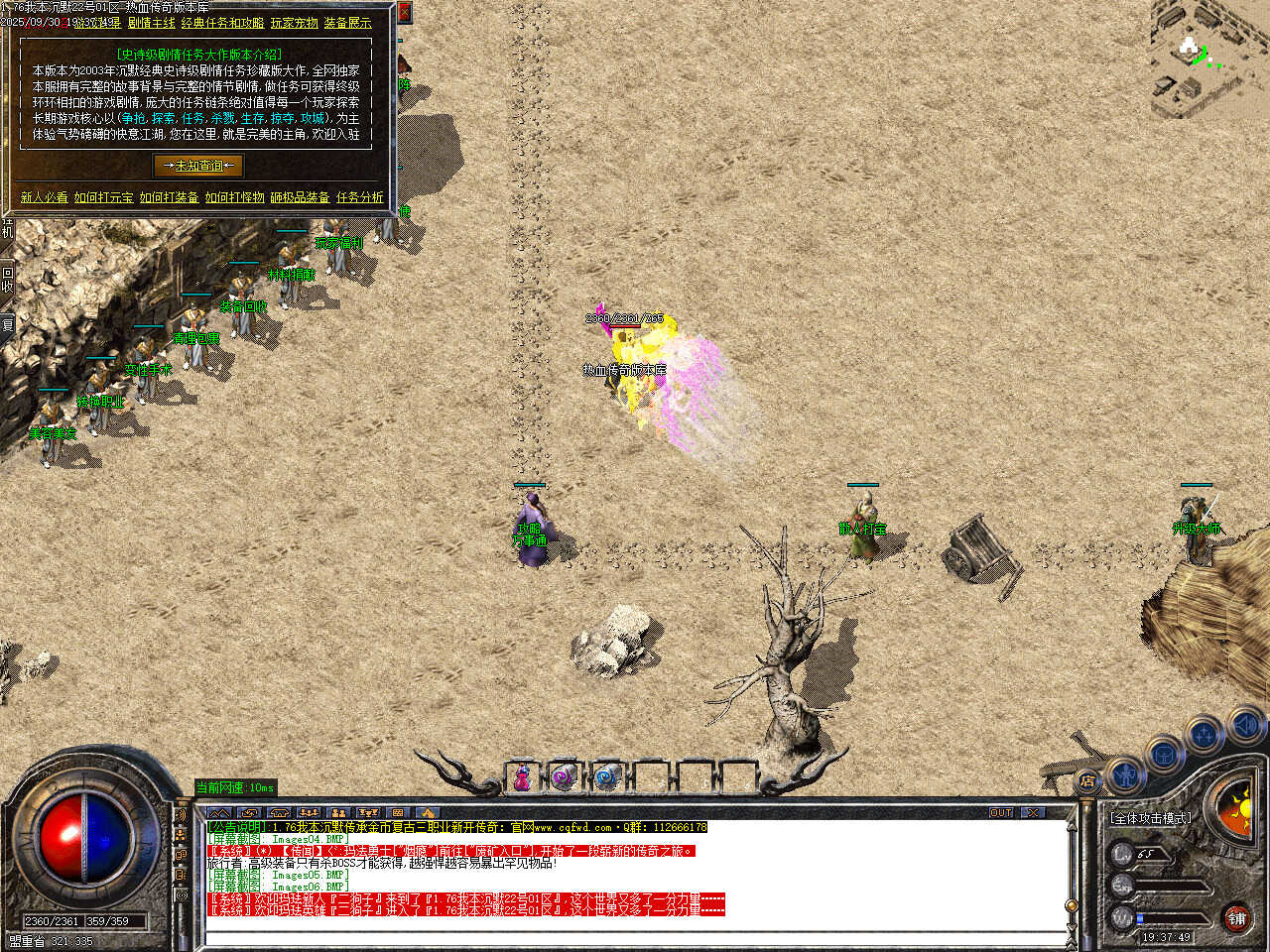Screen dimensions: 1270x952
Task: Use the pink potion in the hotbar
Action: [x=522, y=778]
